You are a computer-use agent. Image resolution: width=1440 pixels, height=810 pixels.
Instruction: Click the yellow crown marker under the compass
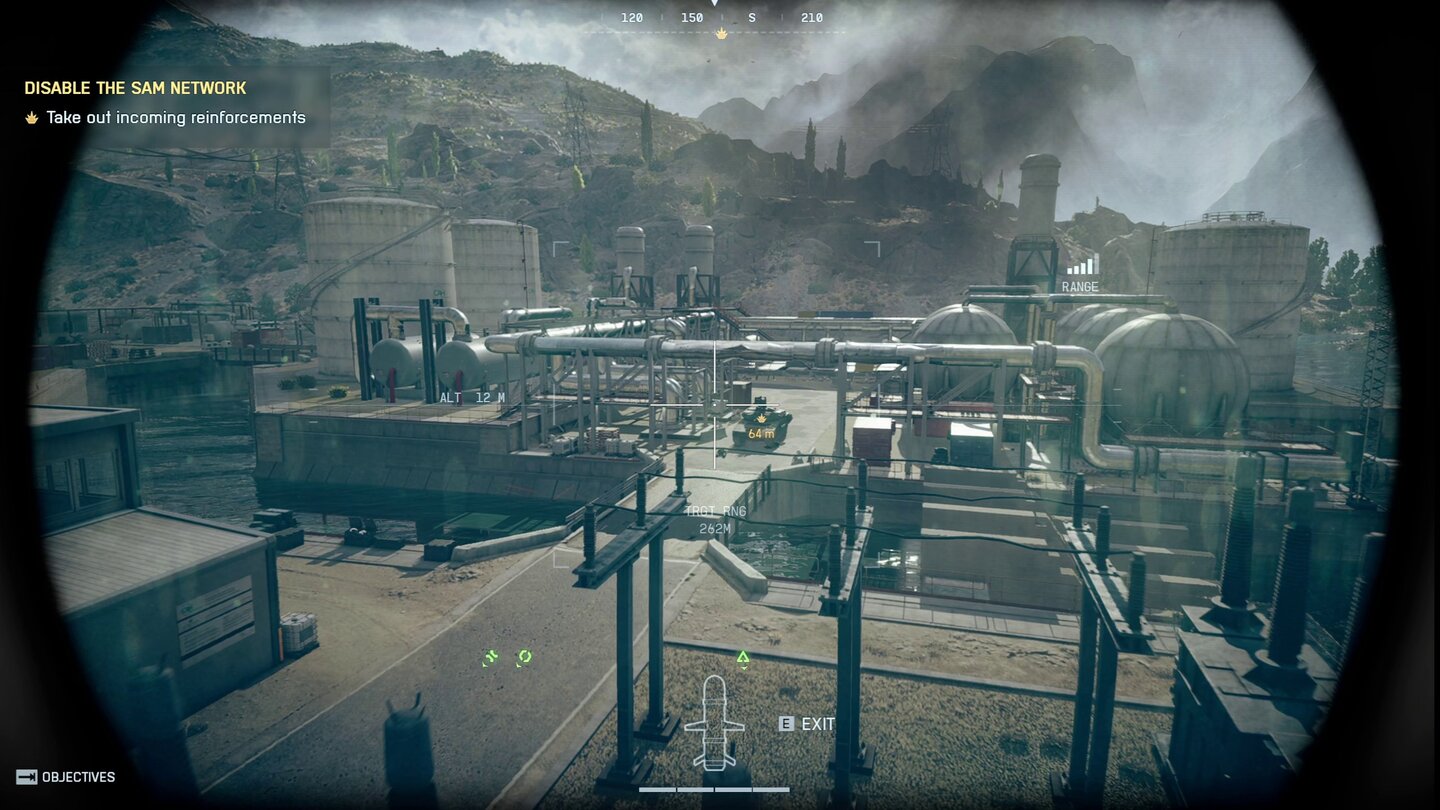pyautogui.click(x=720, y=32)
